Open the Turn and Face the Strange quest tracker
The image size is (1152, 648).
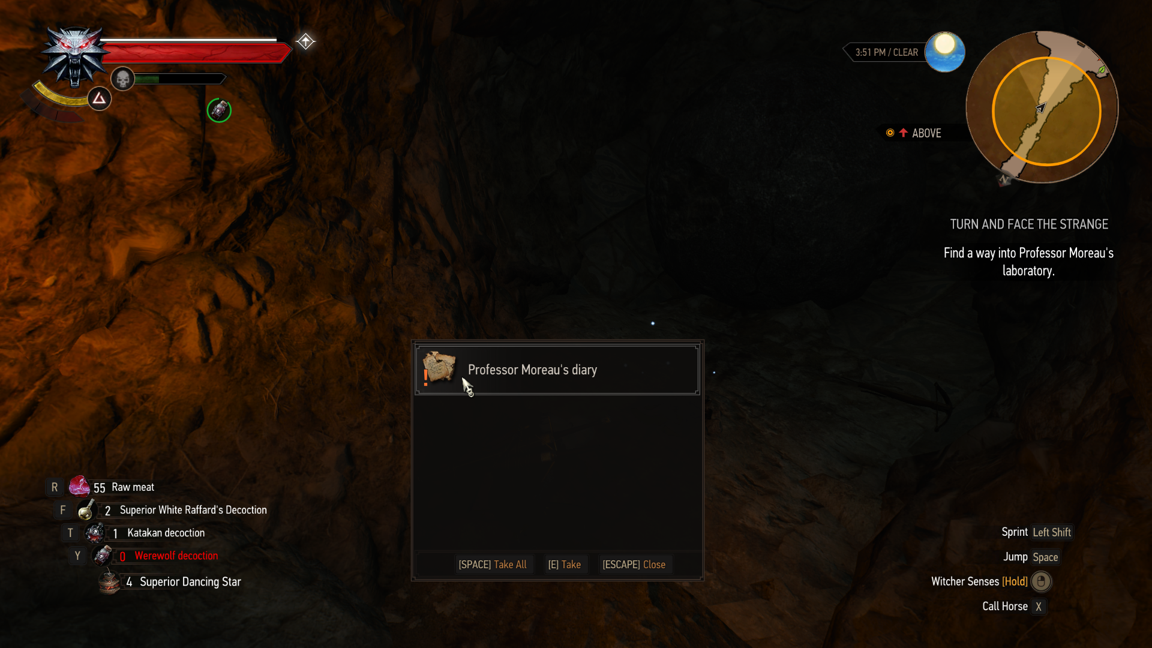[1028, 225]
